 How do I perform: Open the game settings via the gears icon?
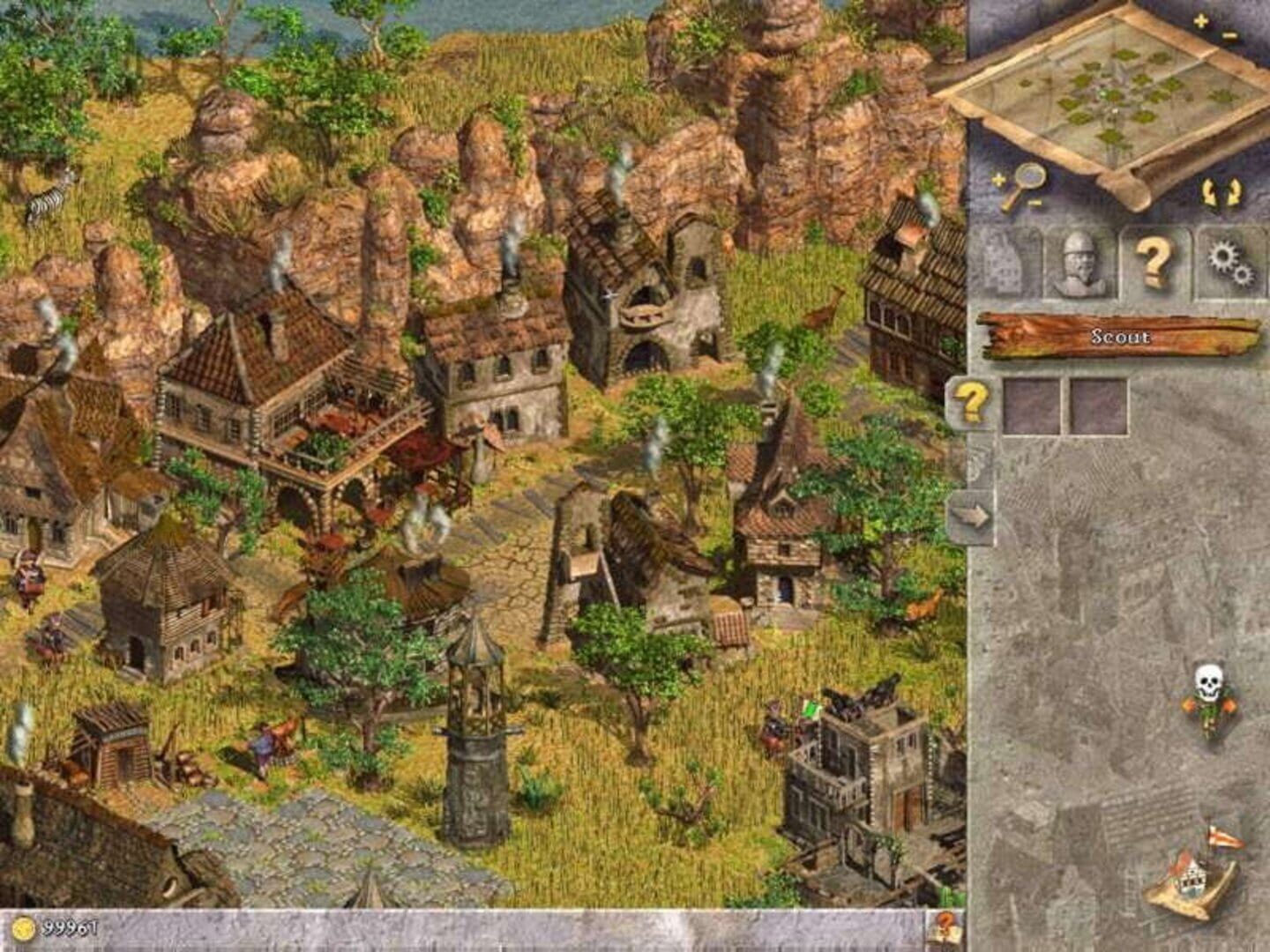(x=1226, y=260)
